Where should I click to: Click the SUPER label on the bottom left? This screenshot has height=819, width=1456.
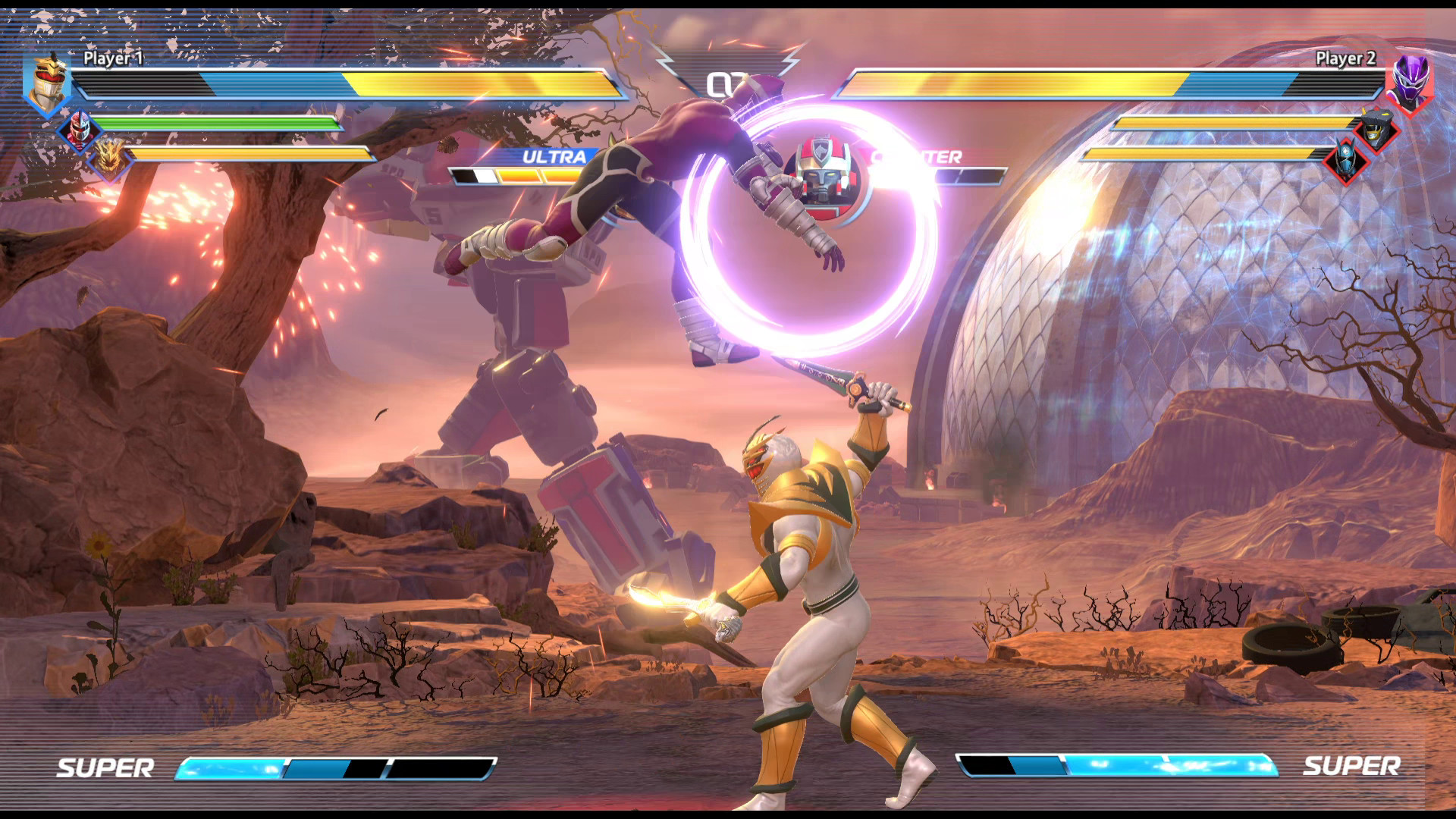pyautogui.click(x=106, y=767)
